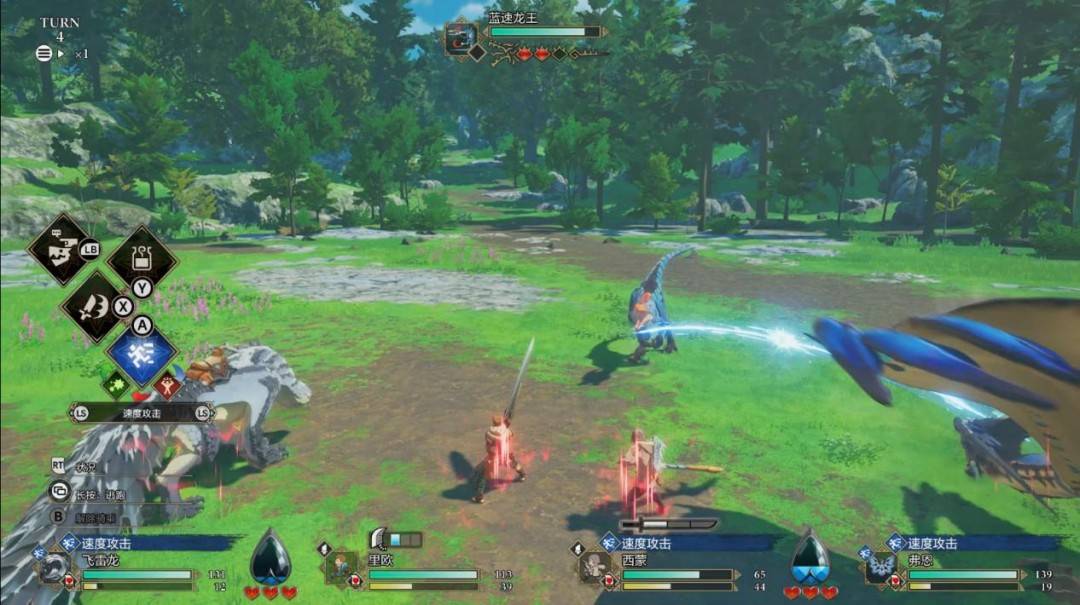
Task: Select the blue speed attack diamond command
Action: pos(142,356)
